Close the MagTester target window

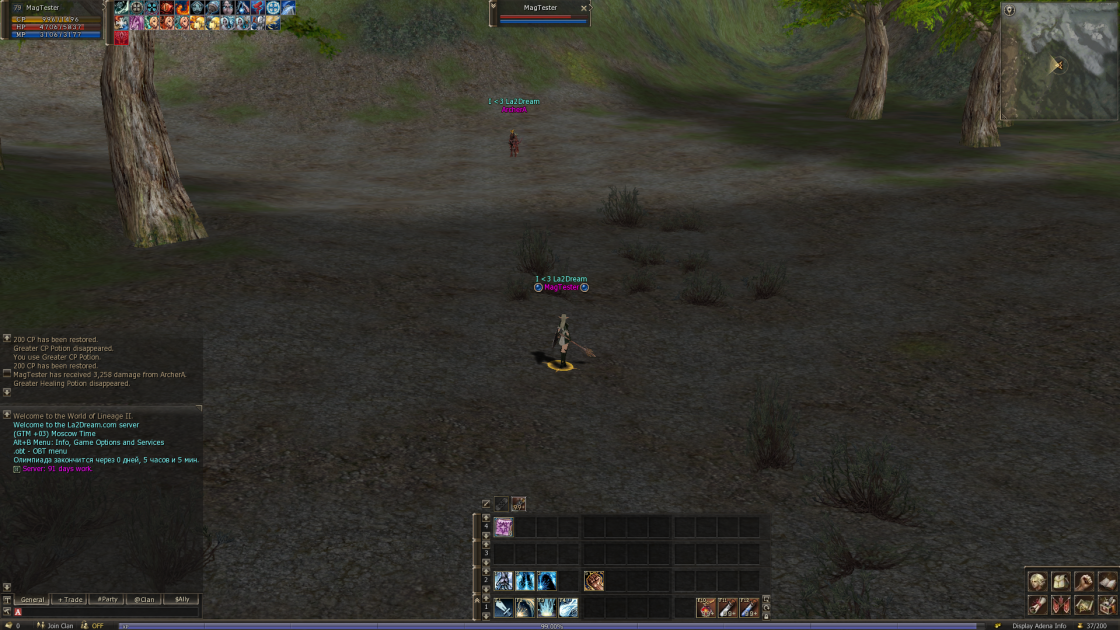click(x=584, y=8)
